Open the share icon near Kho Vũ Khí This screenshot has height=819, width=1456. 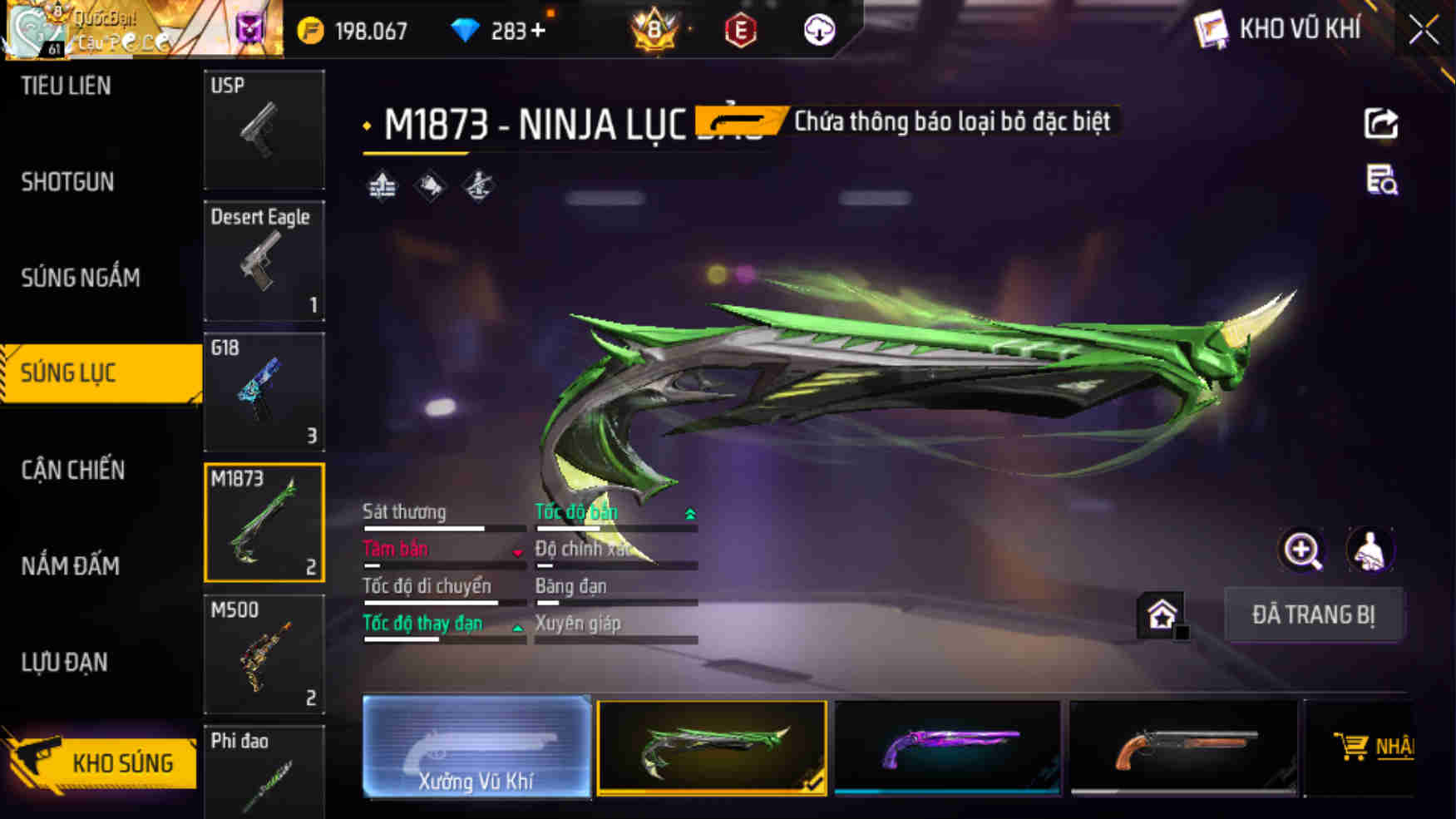1381,124
